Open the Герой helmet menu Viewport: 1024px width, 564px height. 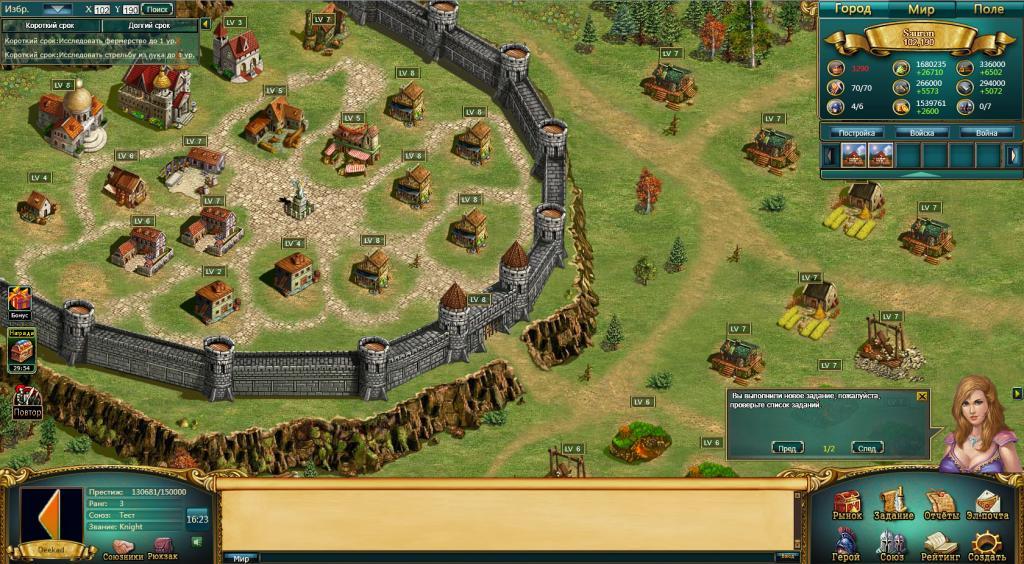(x=846, y=544)
